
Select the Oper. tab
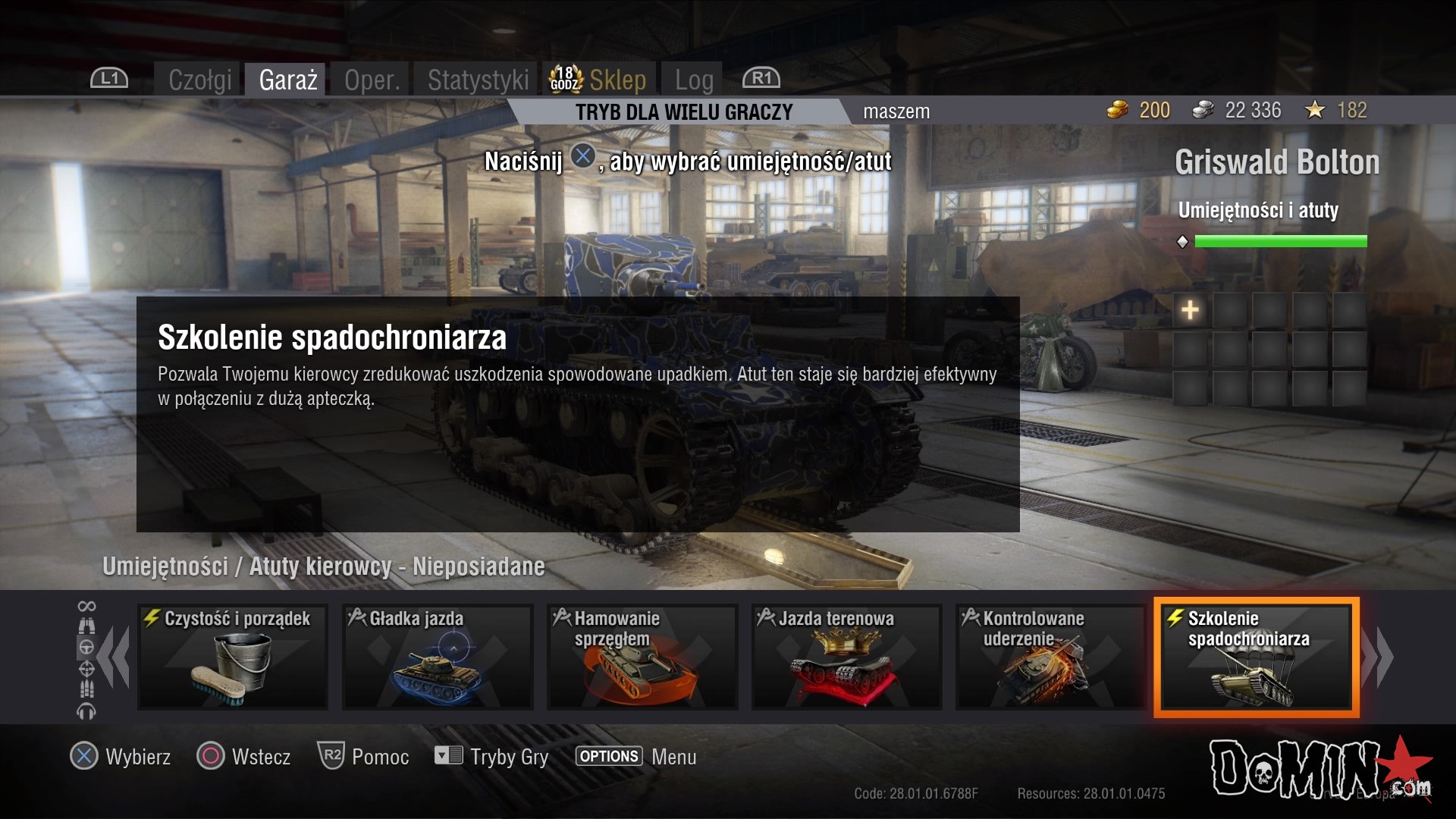pyautogui.click(x=372, y=80)
